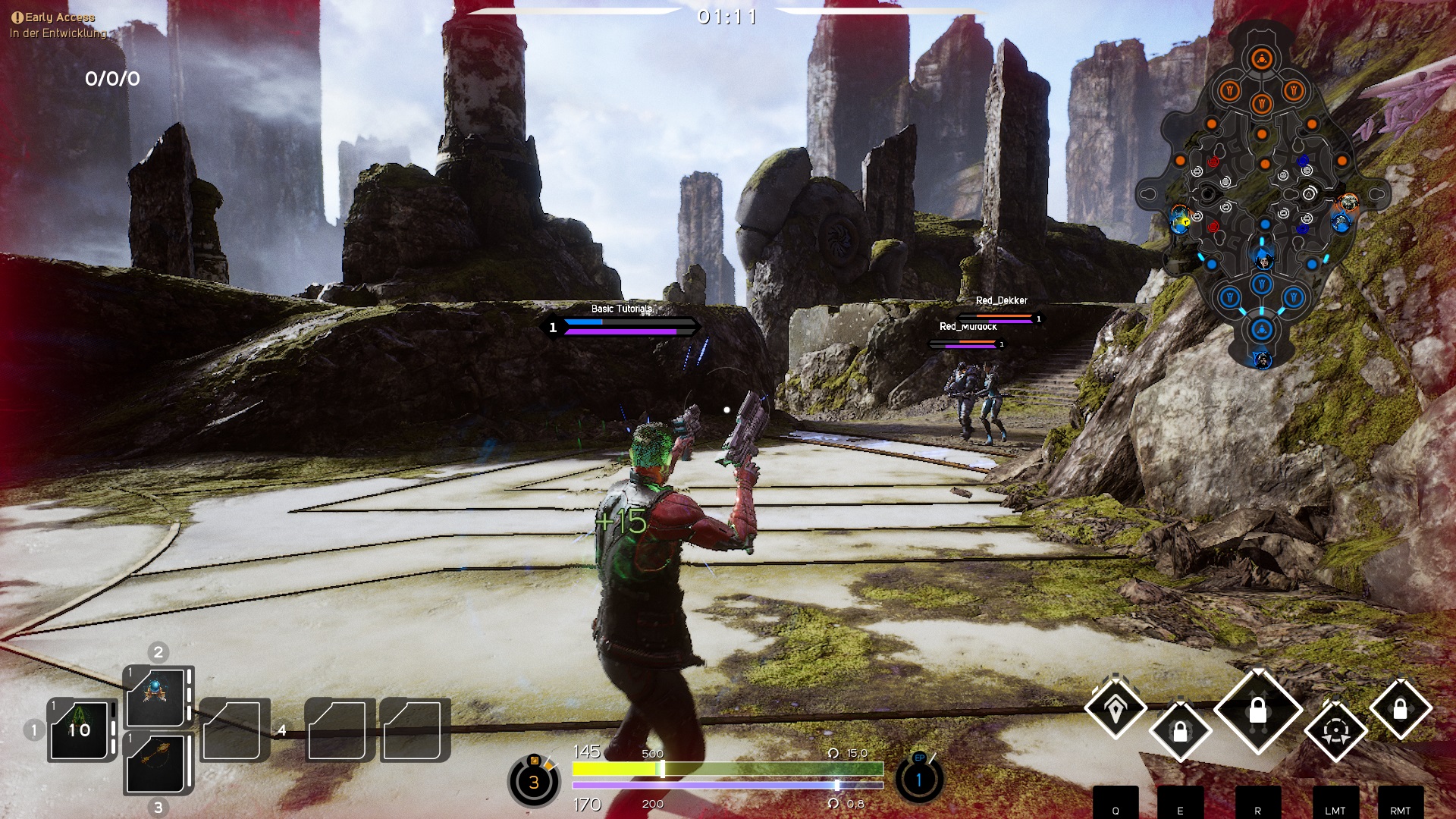Click the locked RMT ability diamond
Screen dimensions: 1456x819
[1400, 709]
